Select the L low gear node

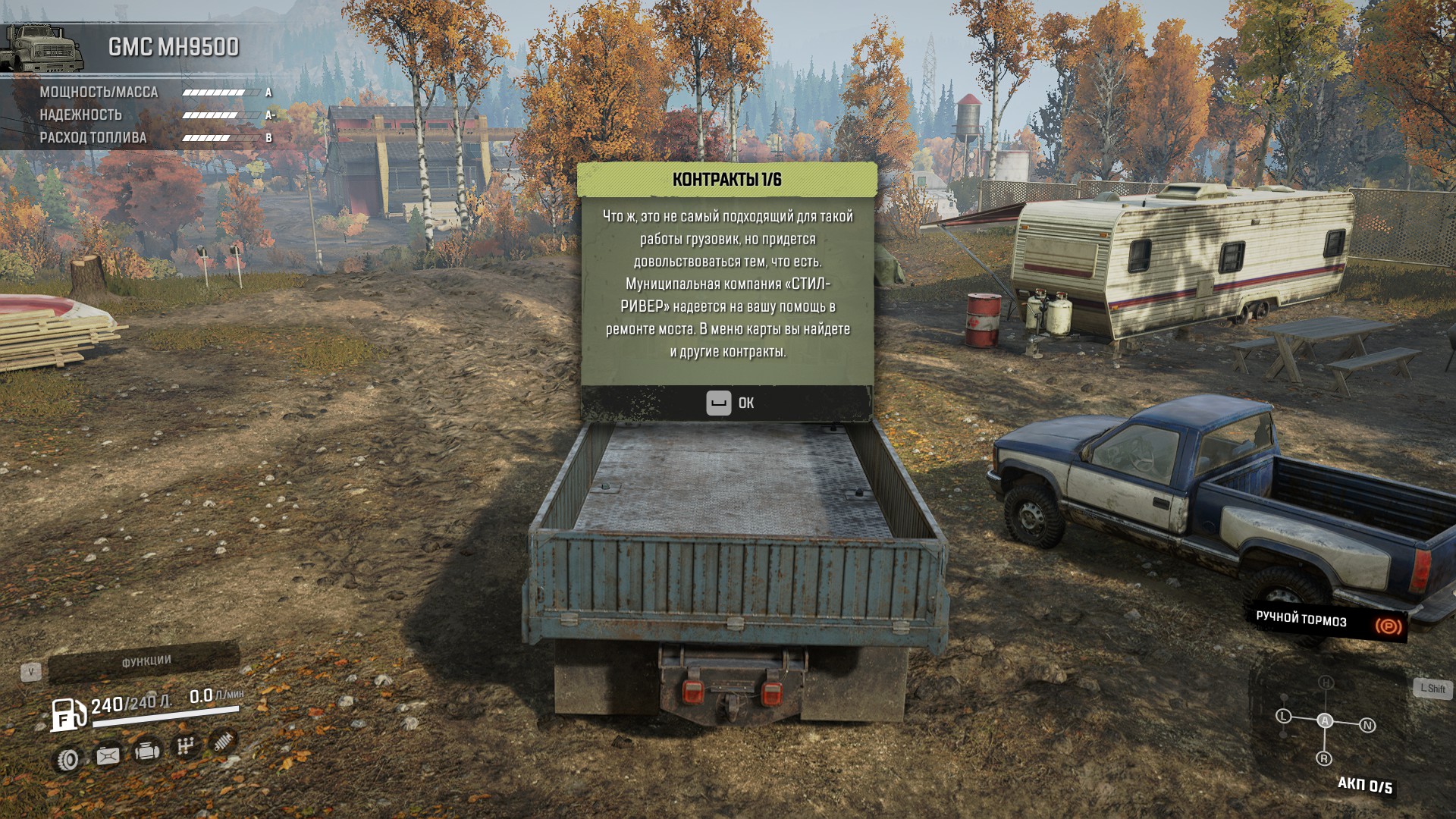click(1283, 716)
